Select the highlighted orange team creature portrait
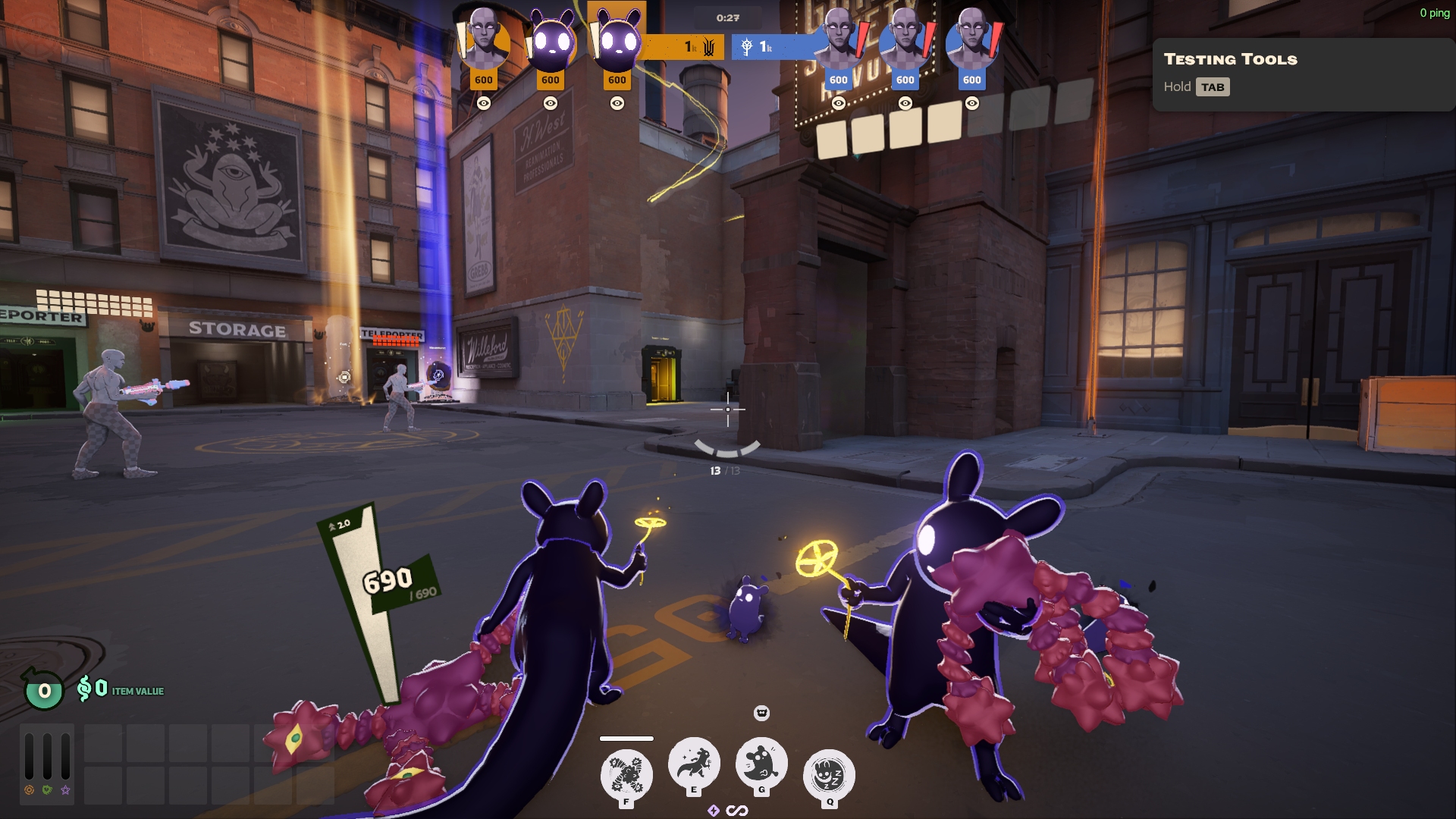Image resolution: width=1456 pixels, height=819 pixels. pyautogui.click(x=617, y=40)
